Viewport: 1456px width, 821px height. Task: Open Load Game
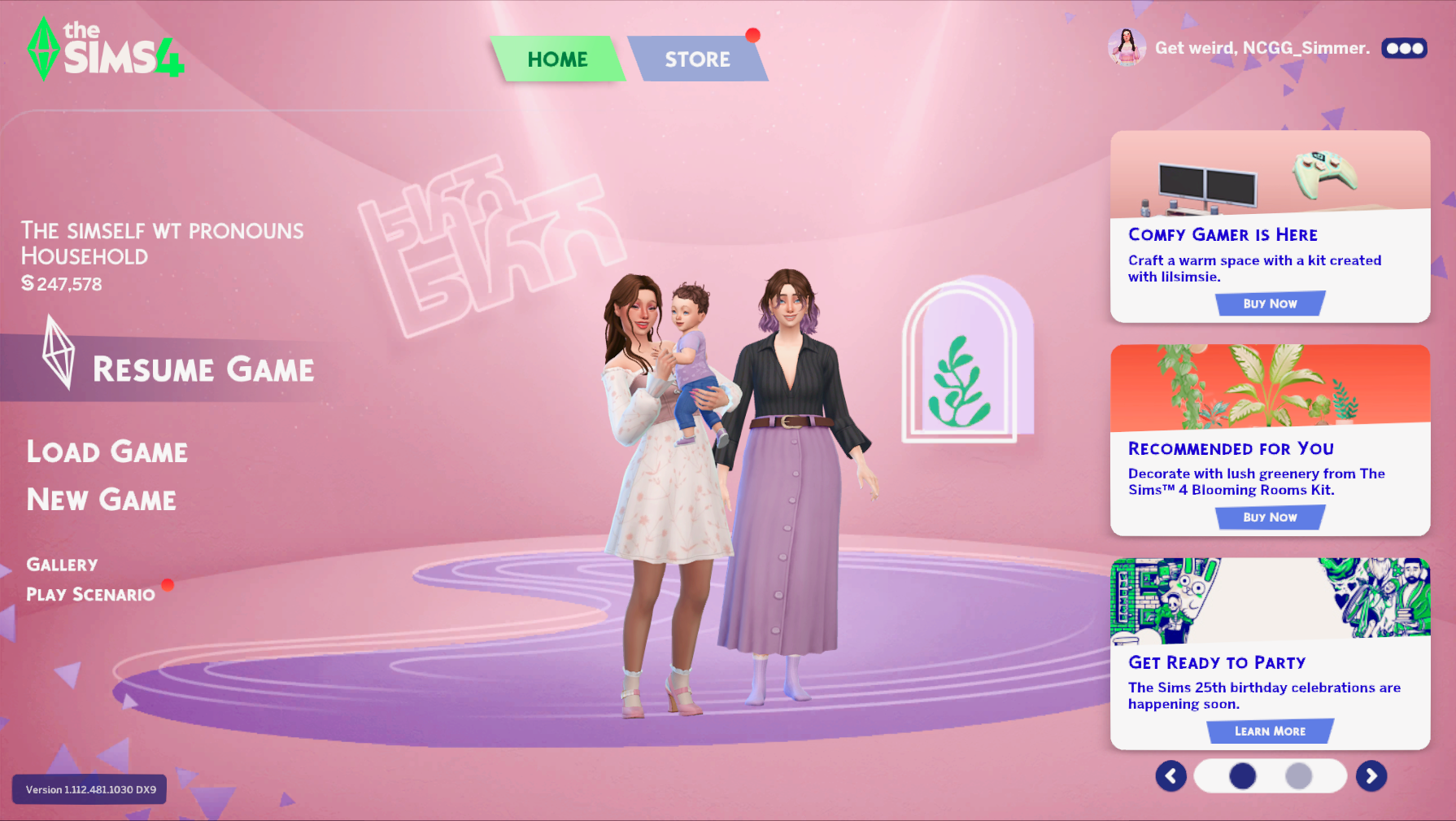pos(107,452)
